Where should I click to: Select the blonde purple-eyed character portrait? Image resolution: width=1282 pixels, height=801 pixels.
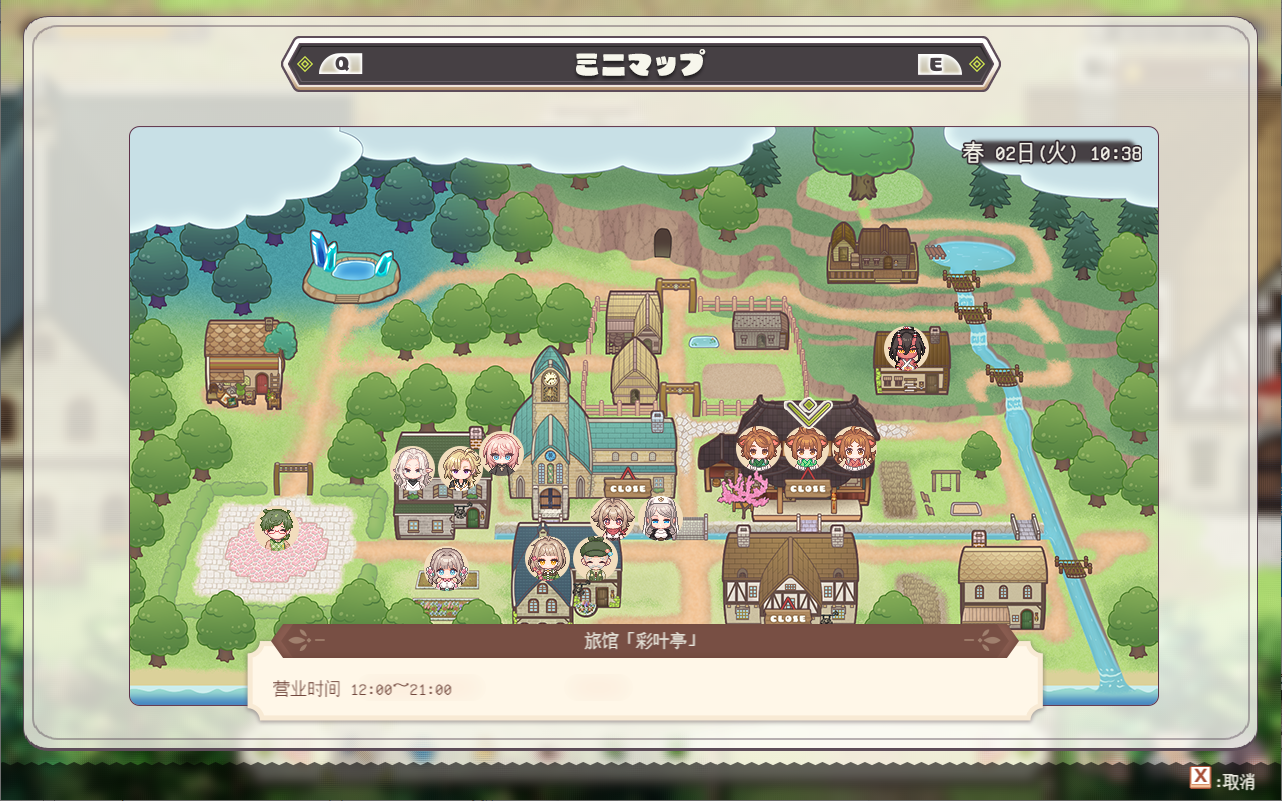tap(460, 467)
